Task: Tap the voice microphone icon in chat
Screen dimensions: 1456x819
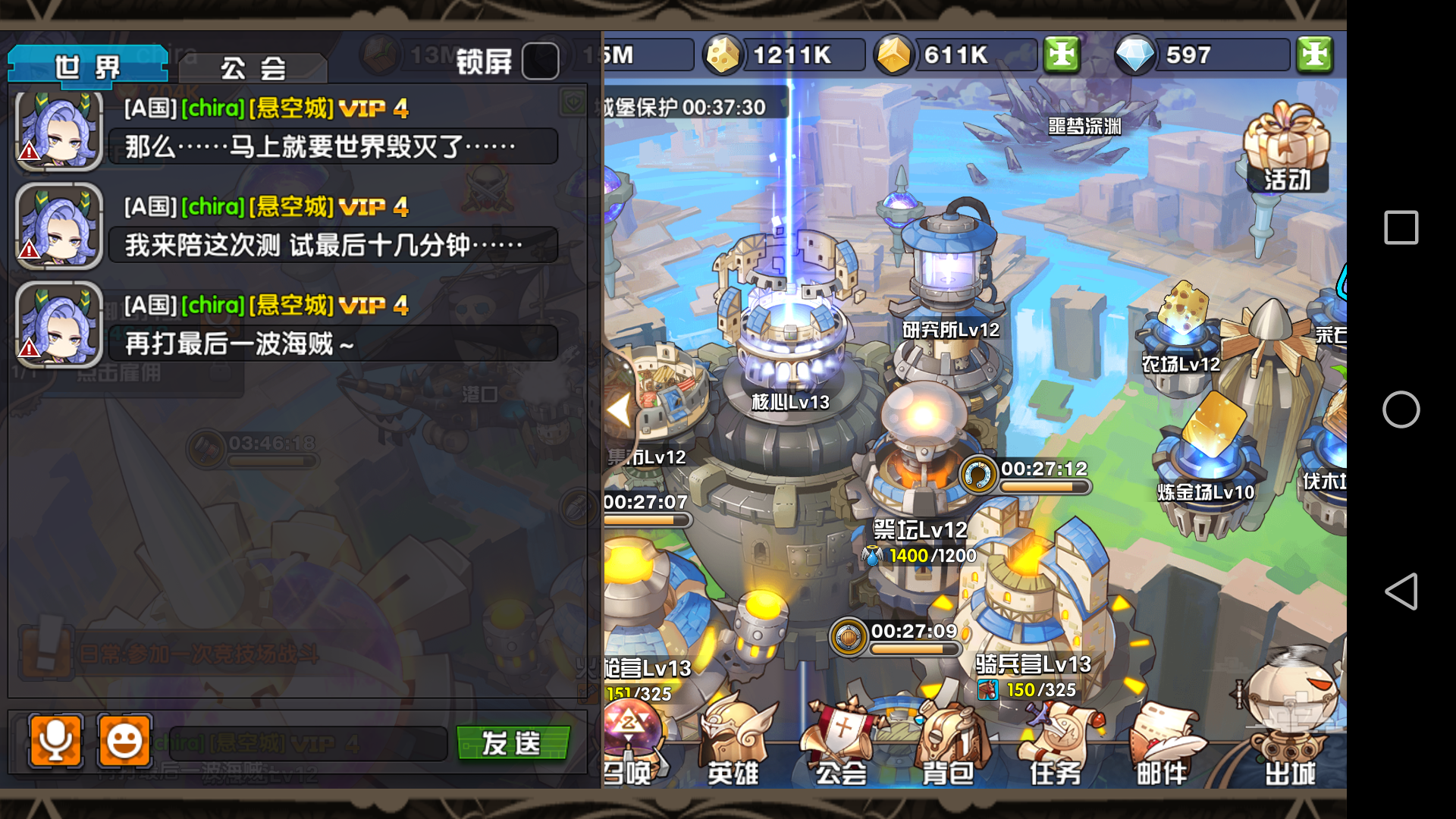Action: [55, 742]
